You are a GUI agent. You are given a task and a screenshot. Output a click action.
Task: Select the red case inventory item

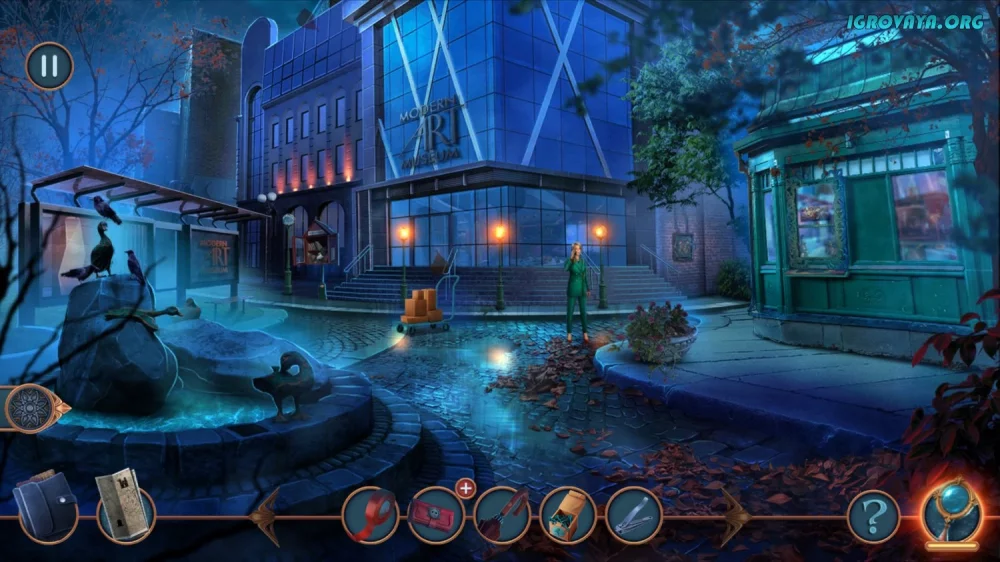click(436, 515)
